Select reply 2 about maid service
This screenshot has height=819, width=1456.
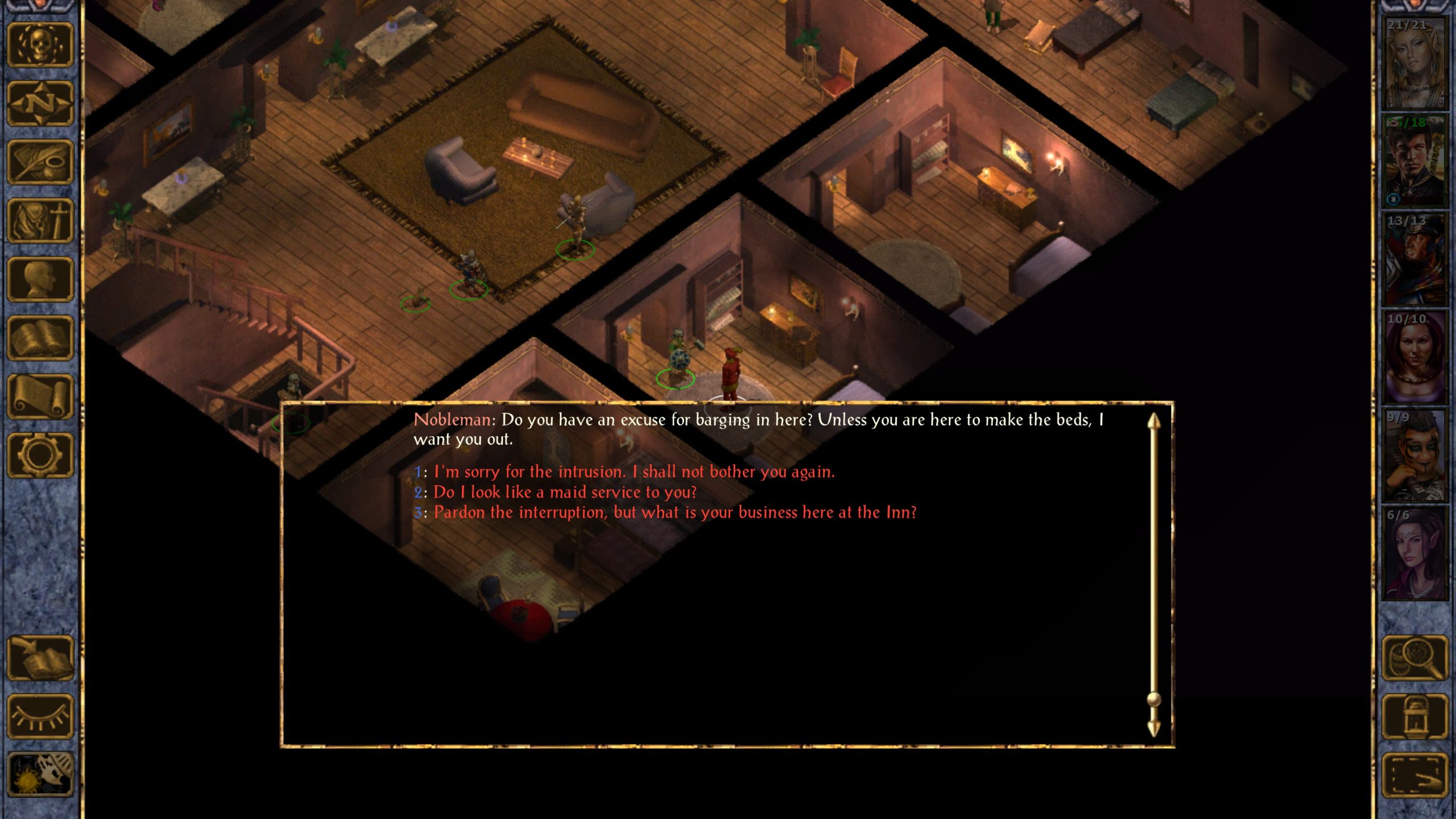[x=564, y=493]
